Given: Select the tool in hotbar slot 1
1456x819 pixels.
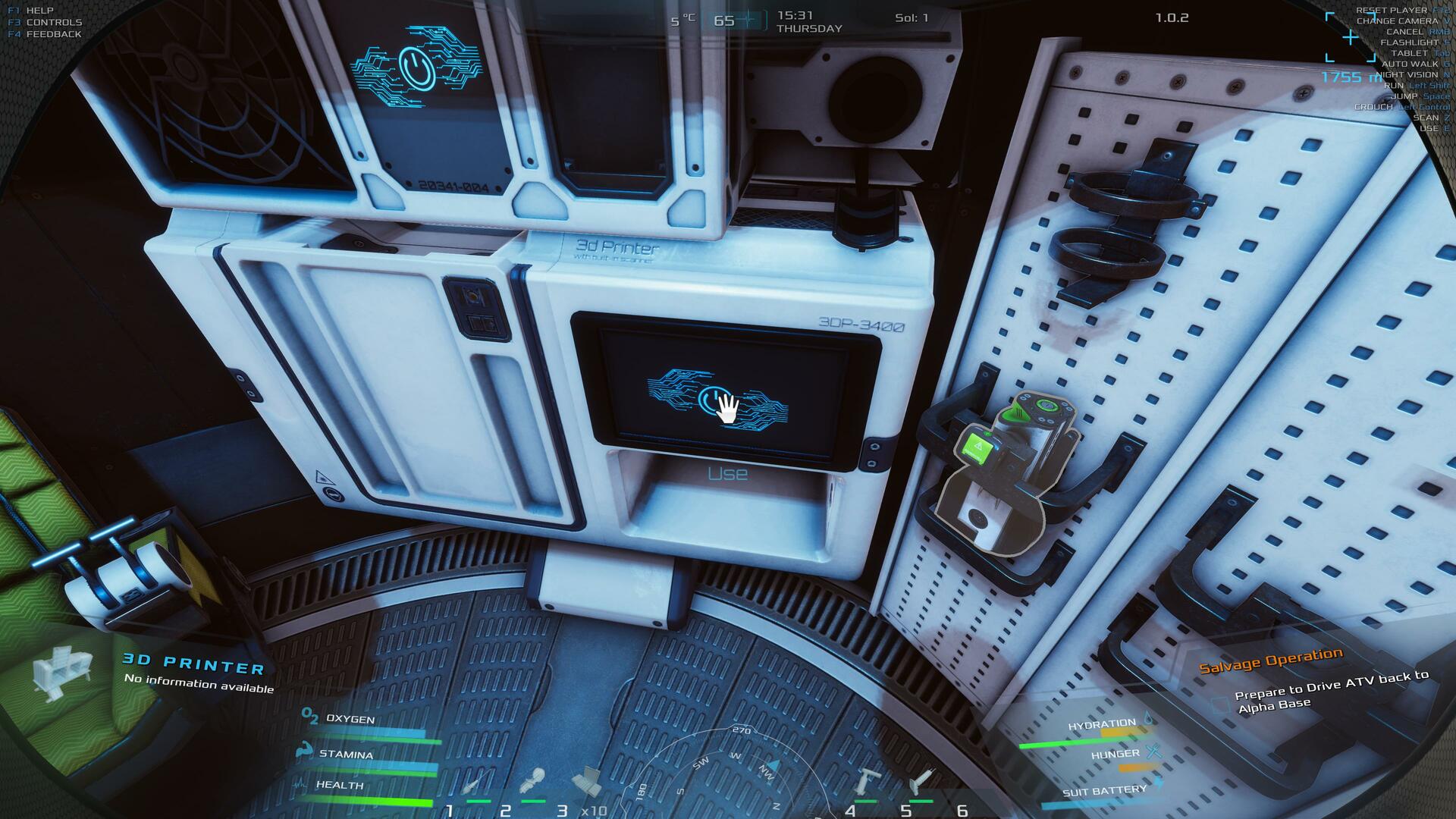Looking at the screenshot, I should 475,784.
